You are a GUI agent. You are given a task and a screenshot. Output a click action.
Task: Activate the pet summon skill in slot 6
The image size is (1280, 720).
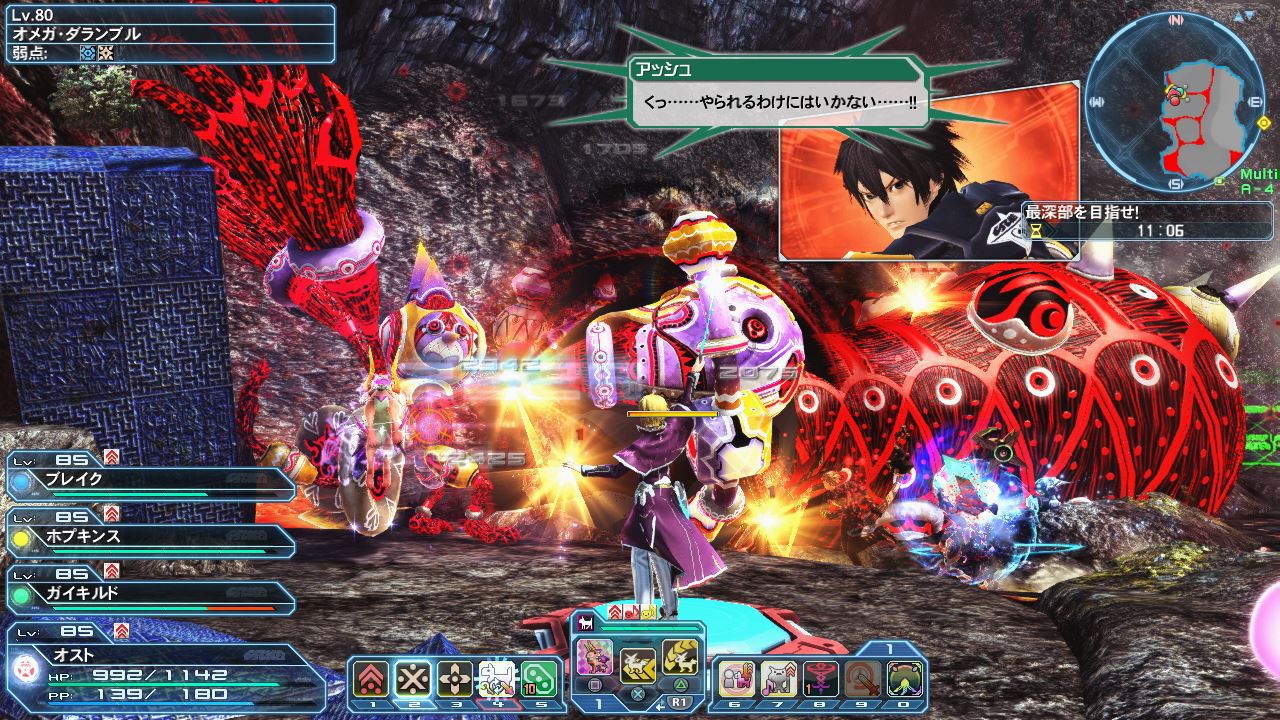tap(736, 679)
